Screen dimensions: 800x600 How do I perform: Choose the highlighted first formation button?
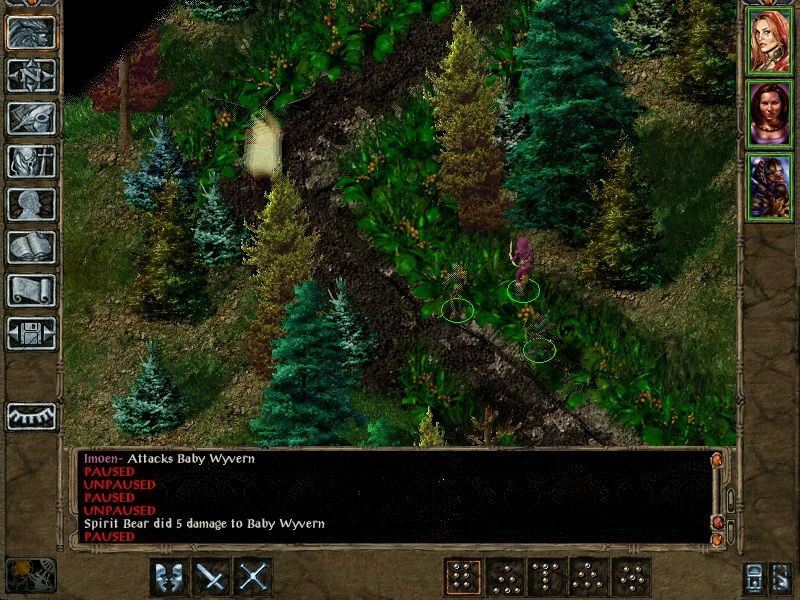(x=462, y=577)
